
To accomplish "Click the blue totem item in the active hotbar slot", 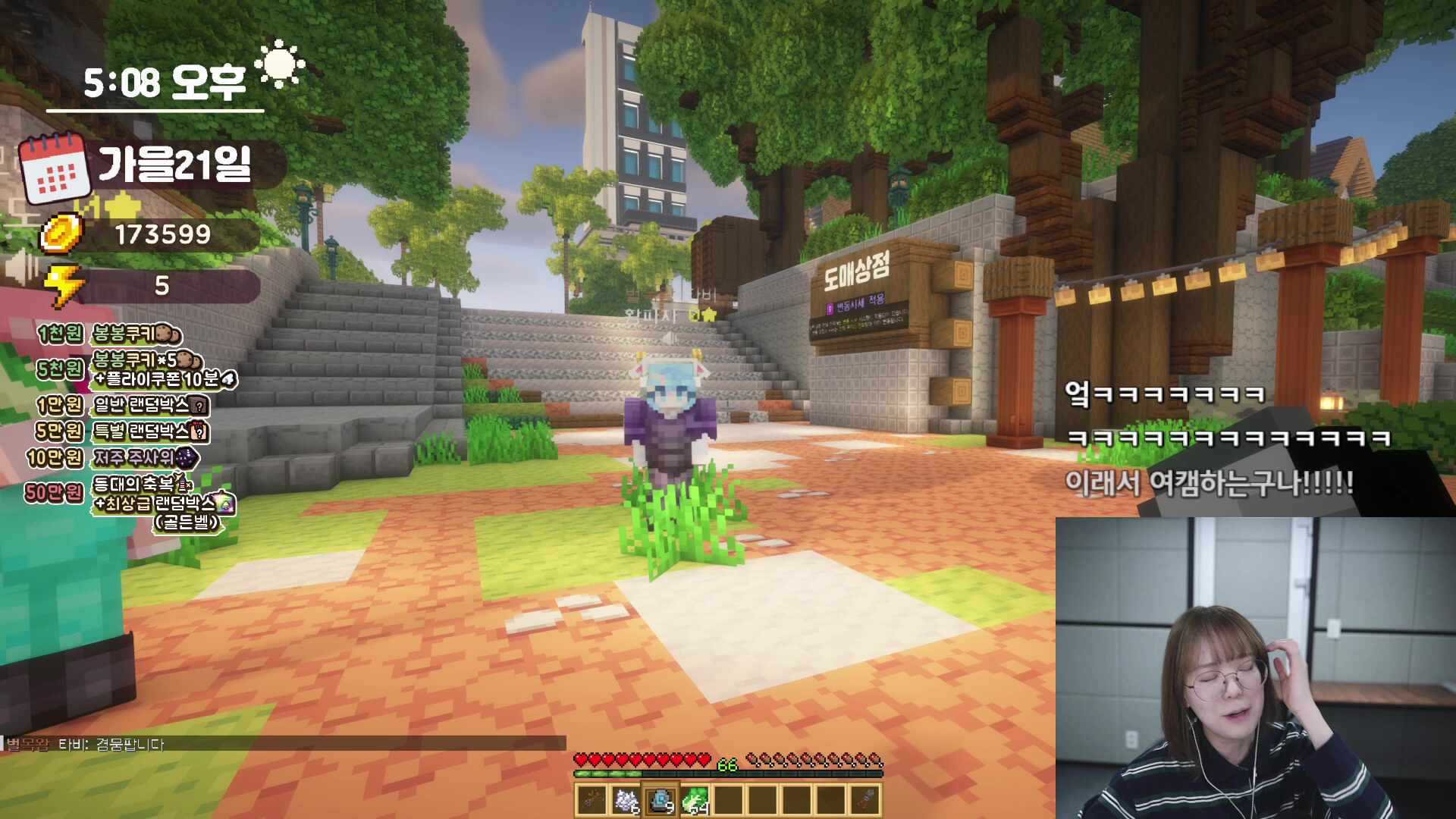I will click(661, 800).
